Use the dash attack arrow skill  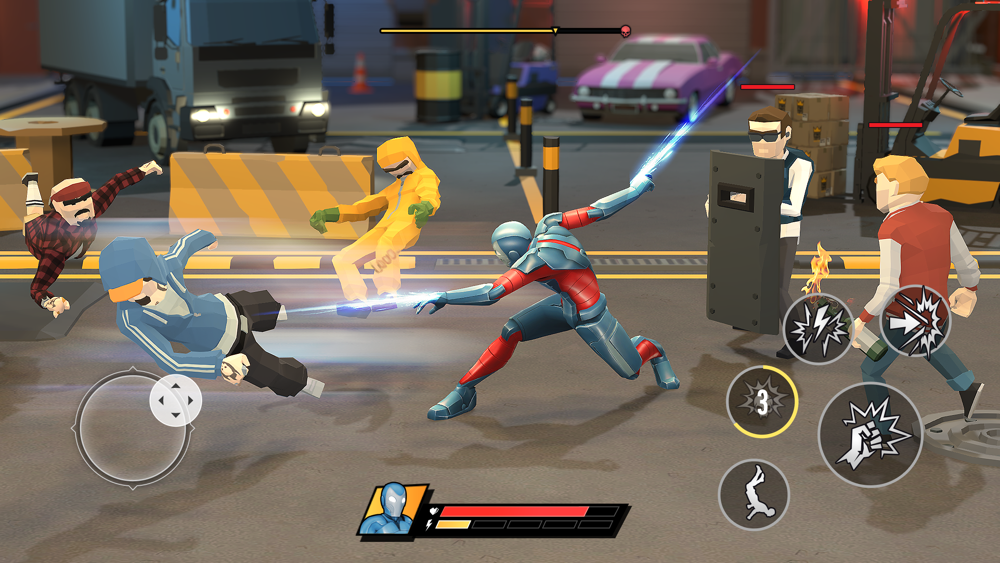(x=914, y=322)
